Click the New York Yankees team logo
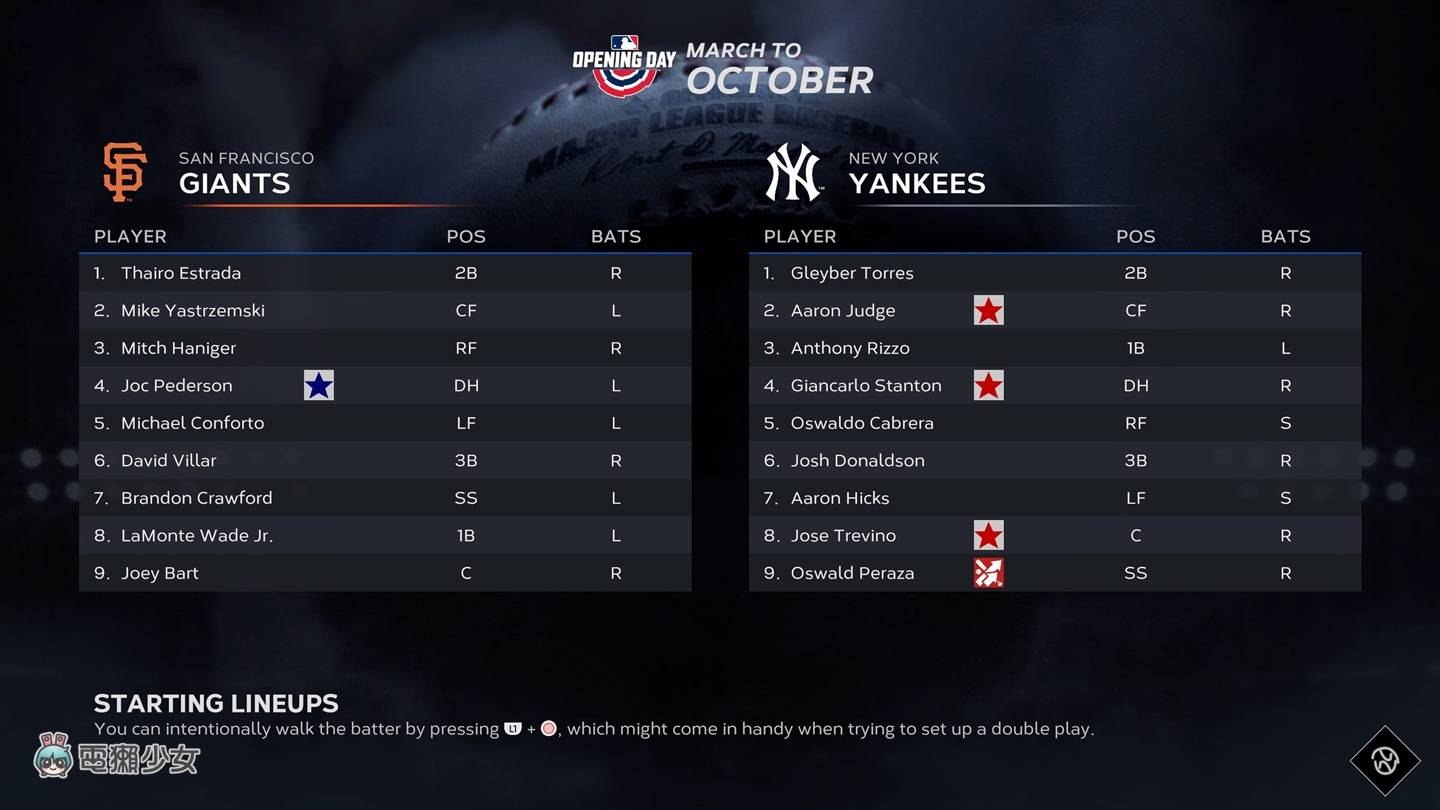1440x810 pixels. [x=792, y=171]
